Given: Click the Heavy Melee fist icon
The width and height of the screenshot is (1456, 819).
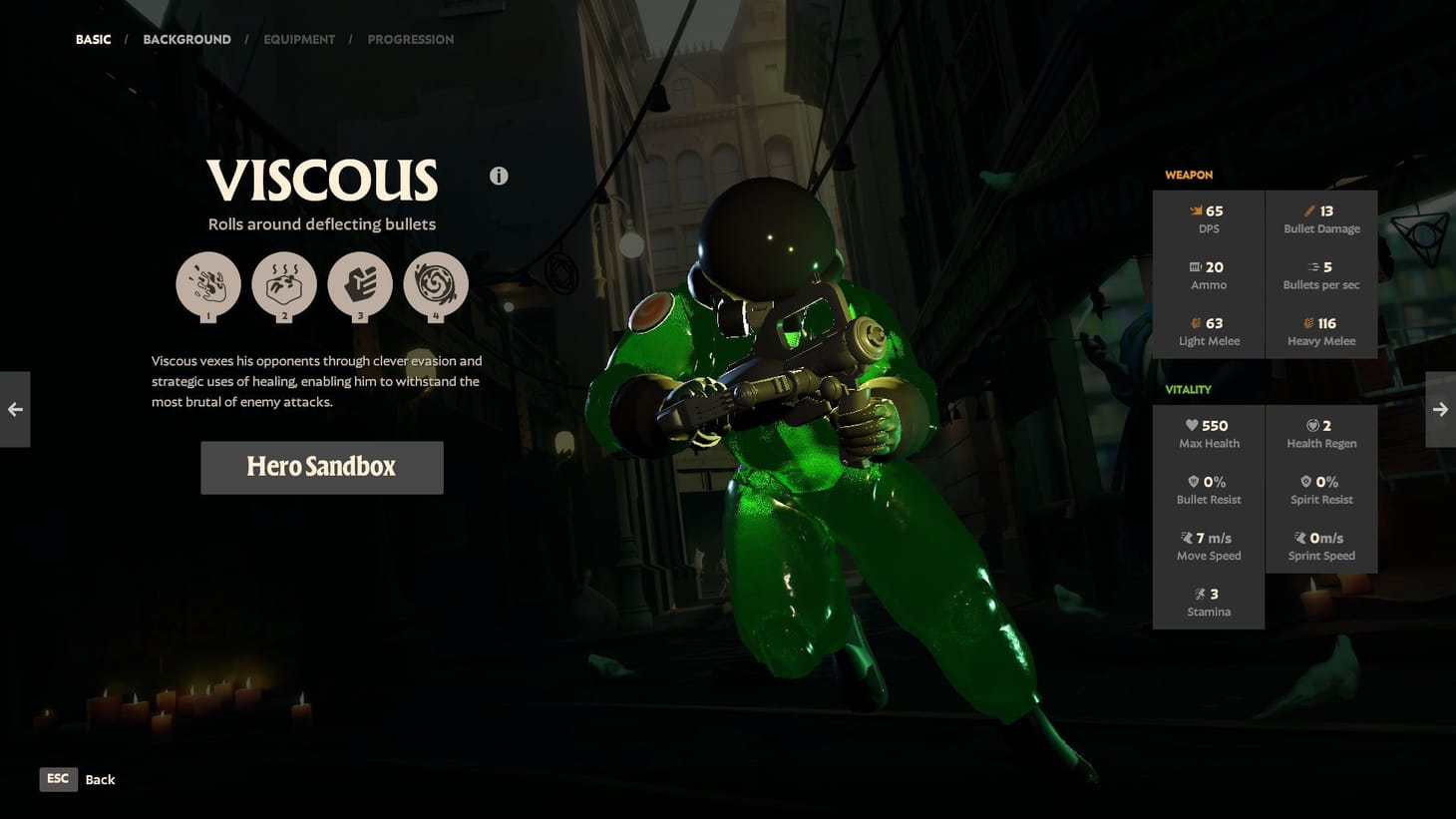Looking at the screenshot, I should [x=1307, y=323].
